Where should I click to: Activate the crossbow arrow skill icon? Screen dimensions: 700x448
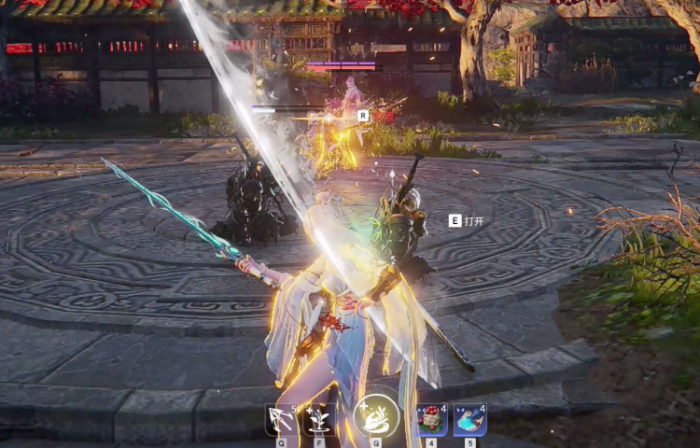point(280,419)
